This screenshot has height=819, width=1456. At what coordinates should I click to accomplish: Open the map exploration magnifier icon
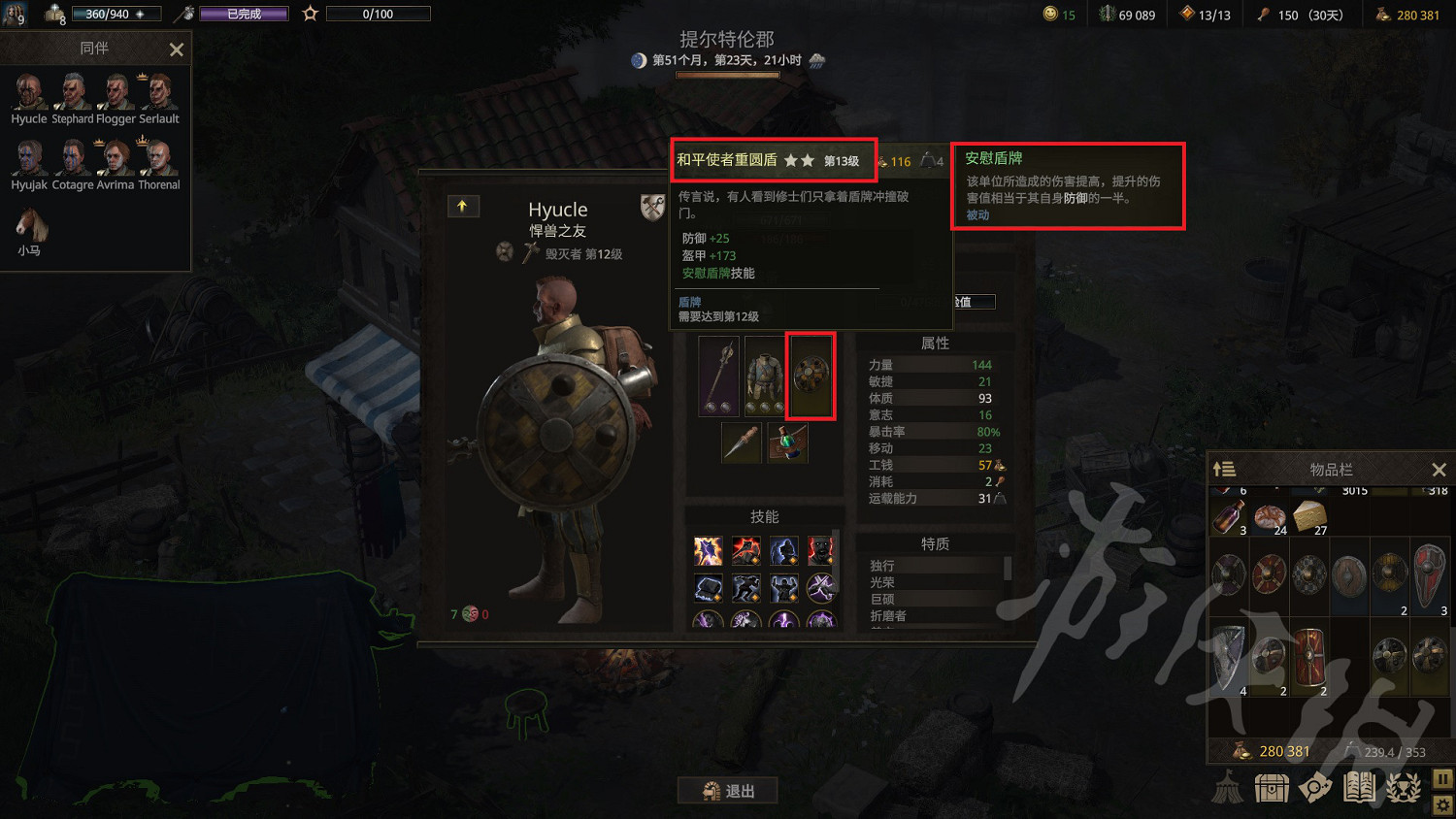coord(1315,787)
